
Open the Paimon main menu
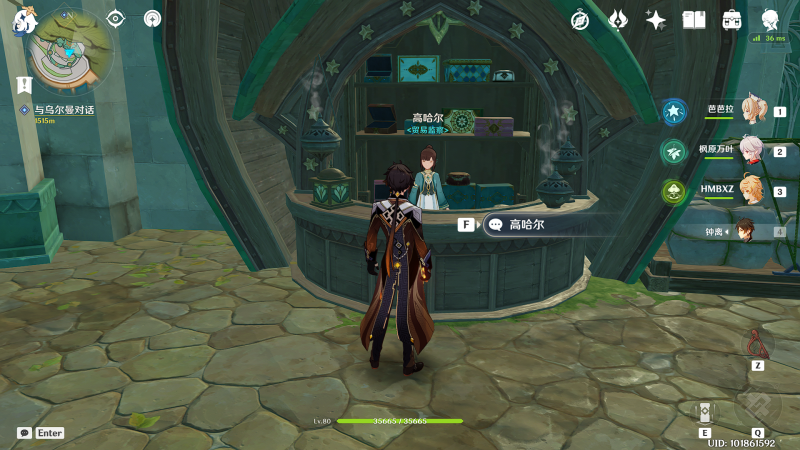coord(25,20)
